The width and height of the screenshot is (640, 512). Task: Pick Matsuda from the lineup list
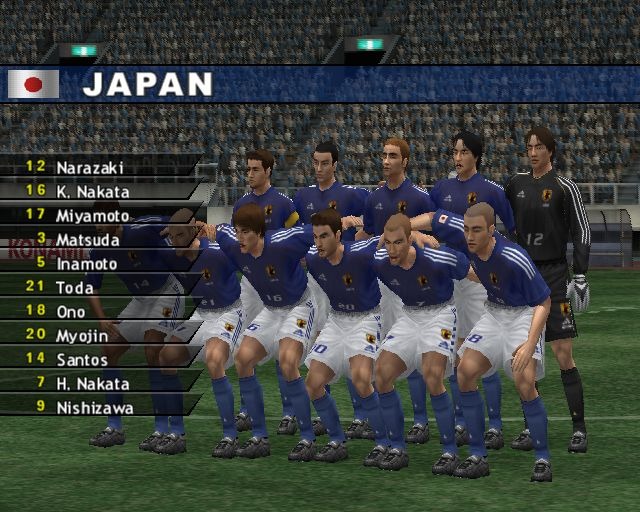[88, 239]
